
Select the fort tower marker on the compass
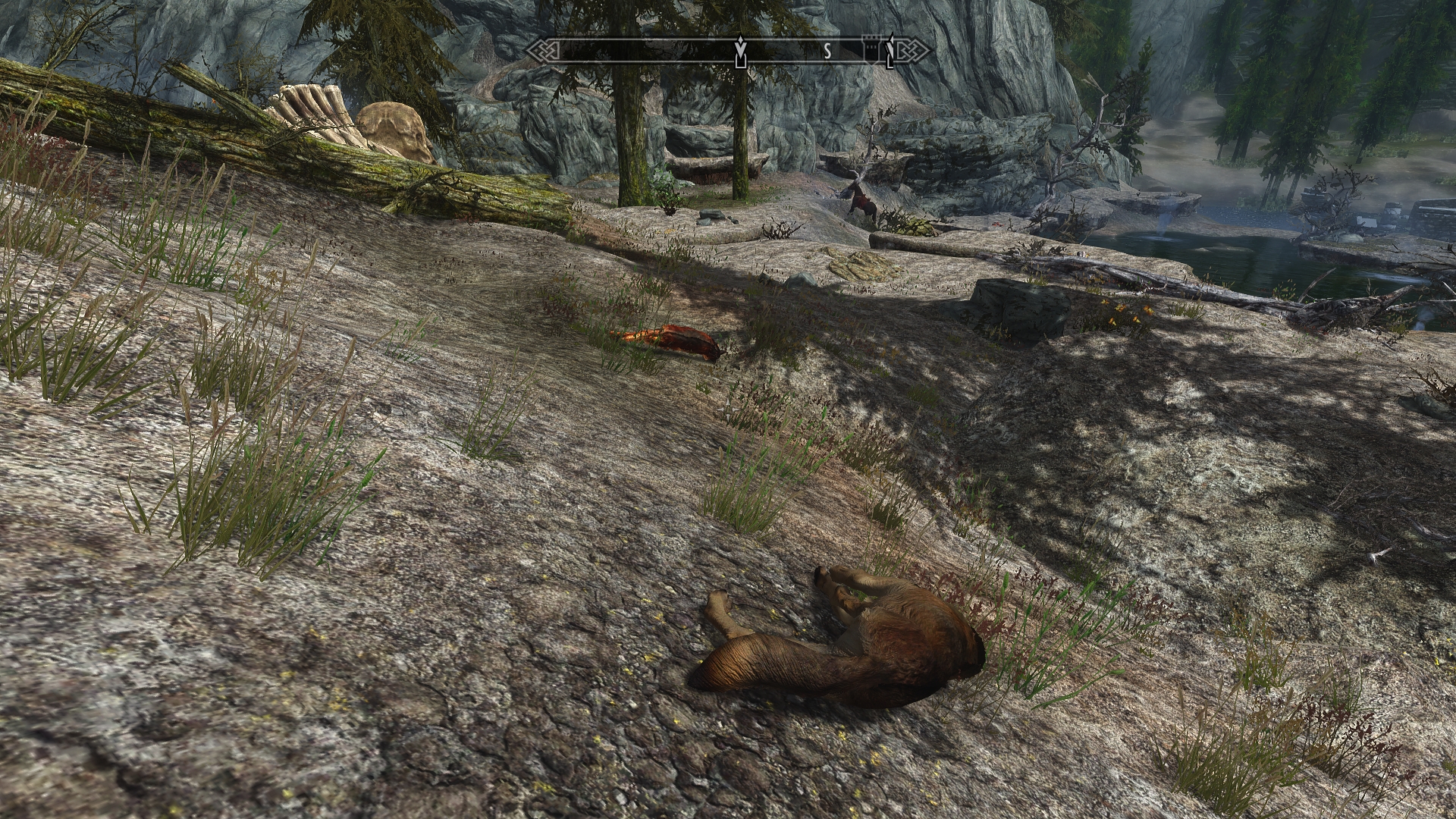coord(871,51)
